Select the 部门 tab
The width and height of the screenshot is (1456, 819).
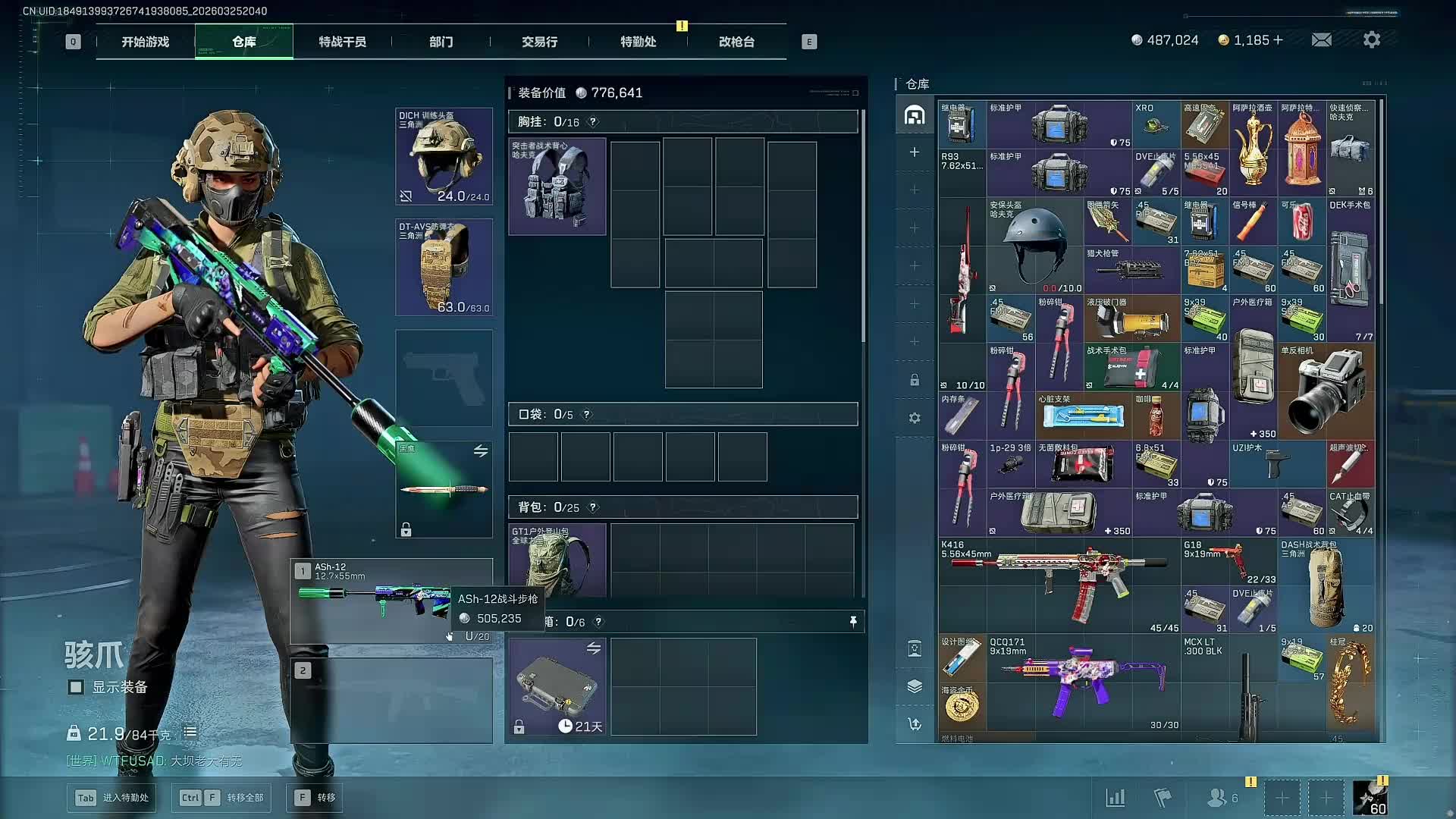point(441,42)
